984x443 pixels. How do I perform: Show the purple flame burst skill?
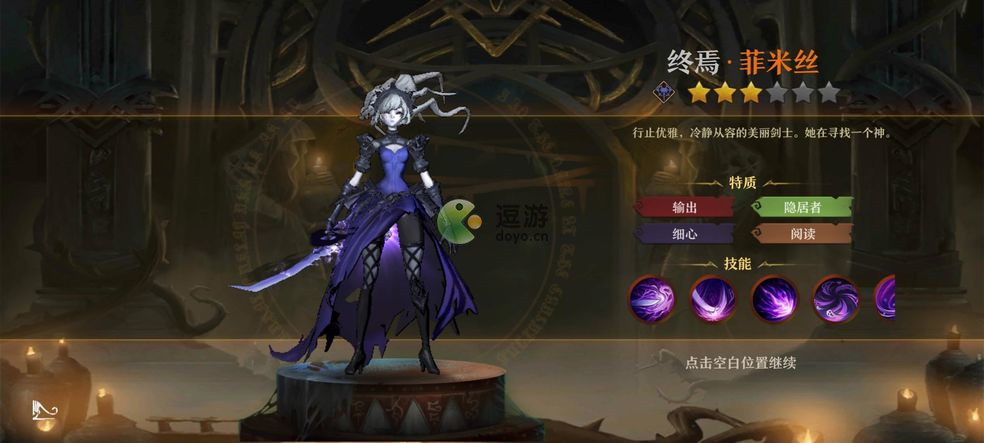[x=774, y=298]
